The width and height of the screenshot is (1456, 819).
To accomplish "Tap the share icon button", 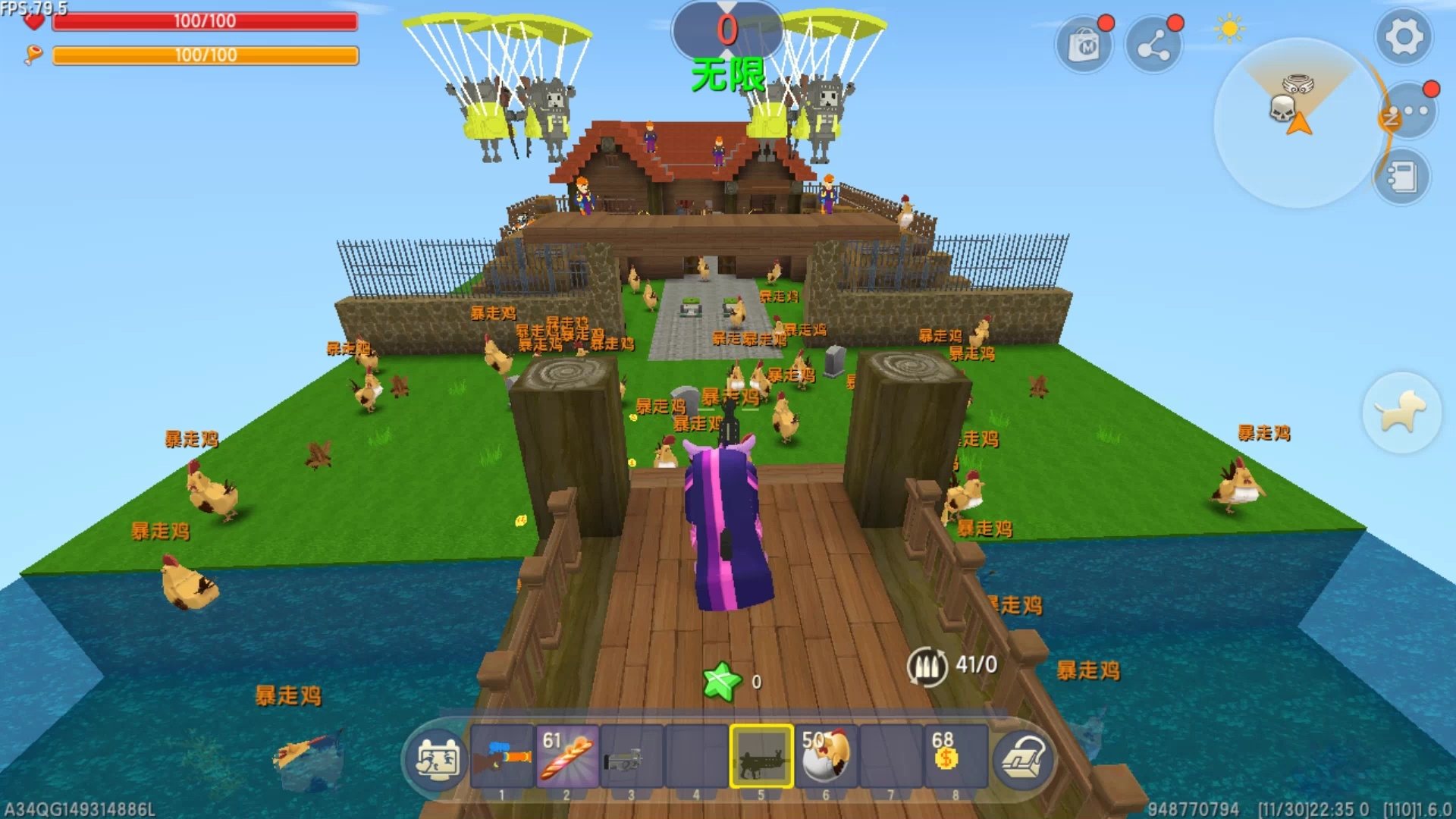I will [1153, 45].
